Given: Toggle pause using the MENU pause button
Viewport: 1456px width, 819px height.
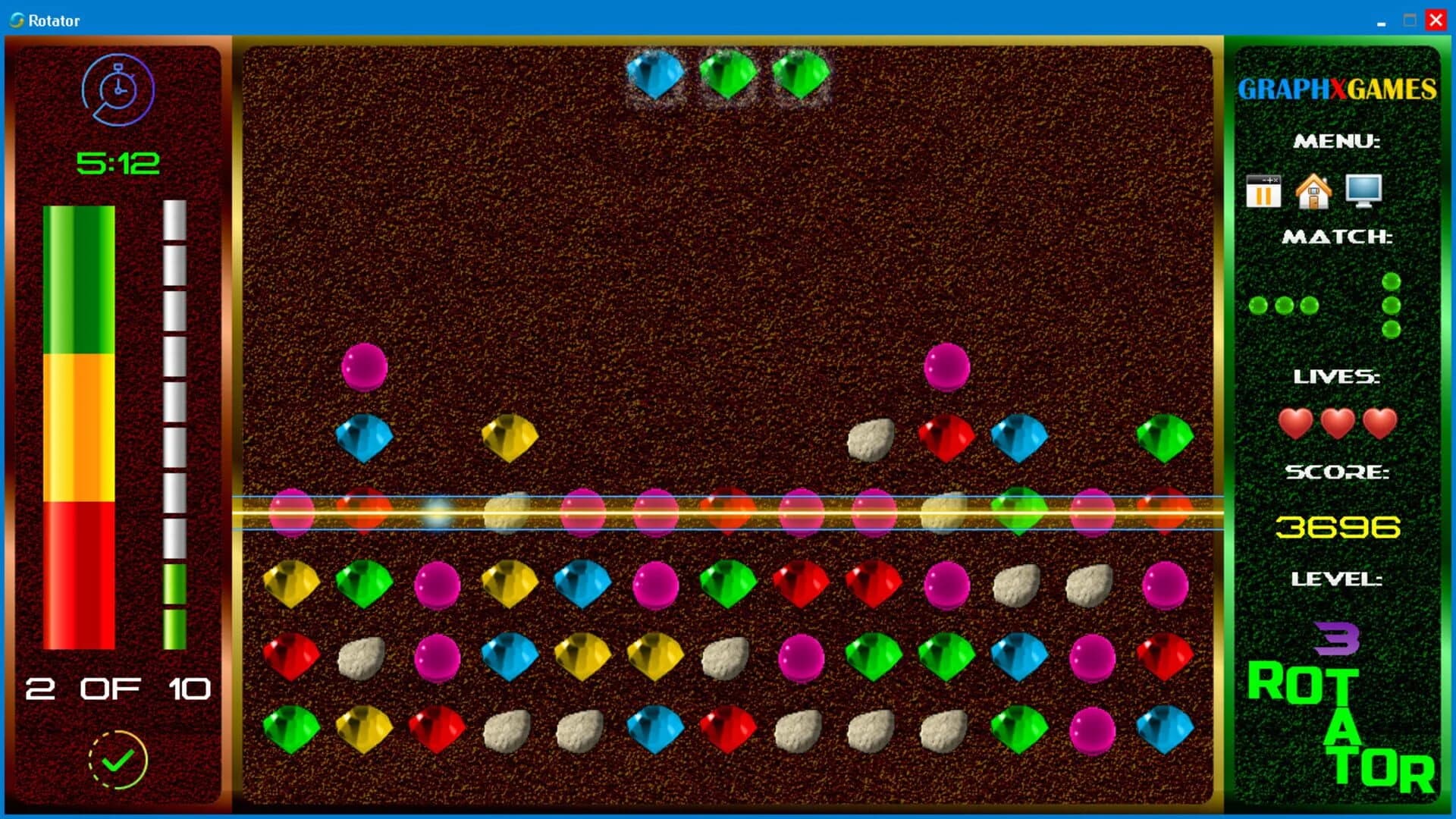Looking at the screenshot, I should [x=1263, y=190].
